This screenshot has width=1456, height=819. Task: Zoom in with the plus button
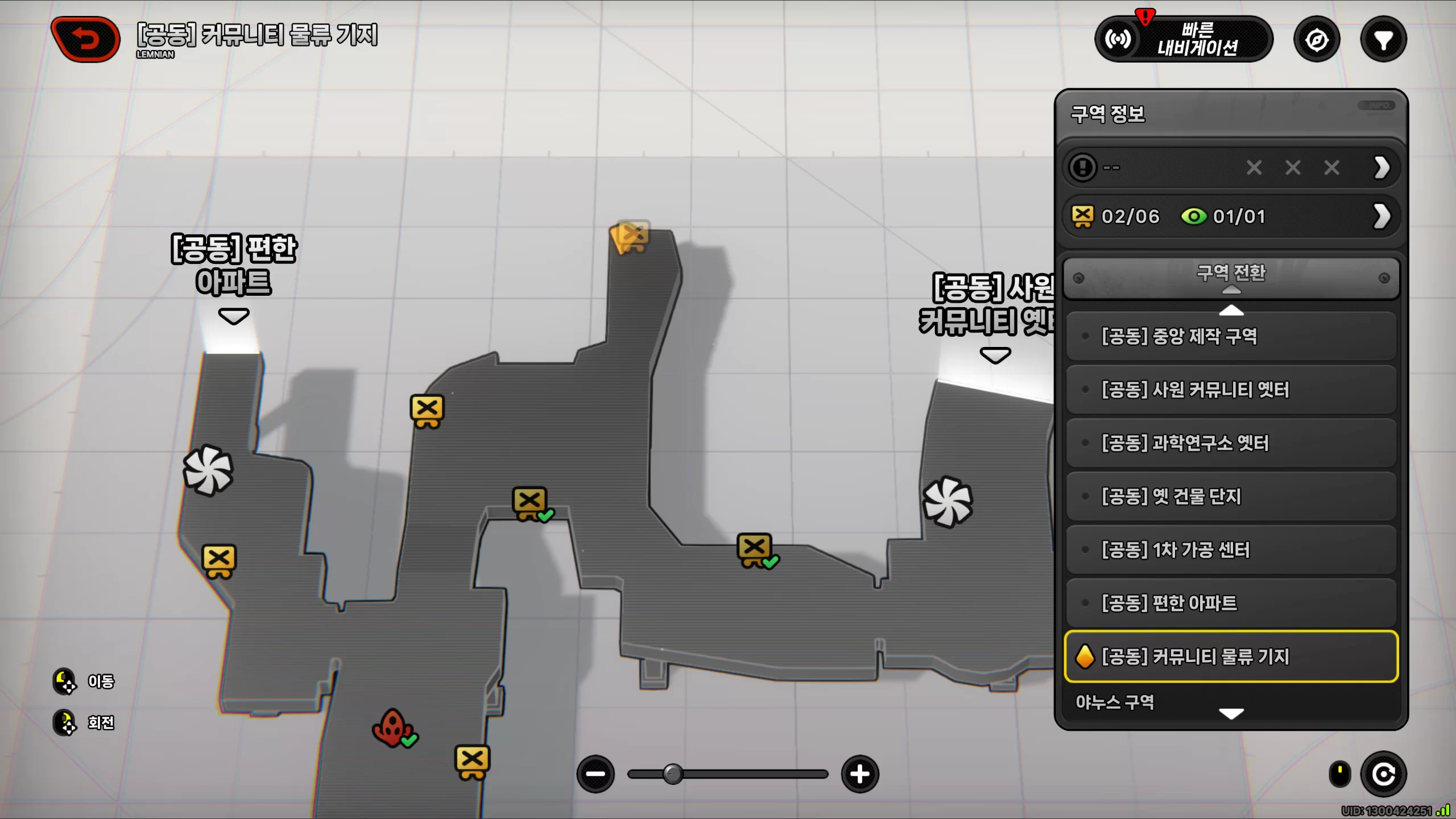pyautogui.click(x=860, y=774)
